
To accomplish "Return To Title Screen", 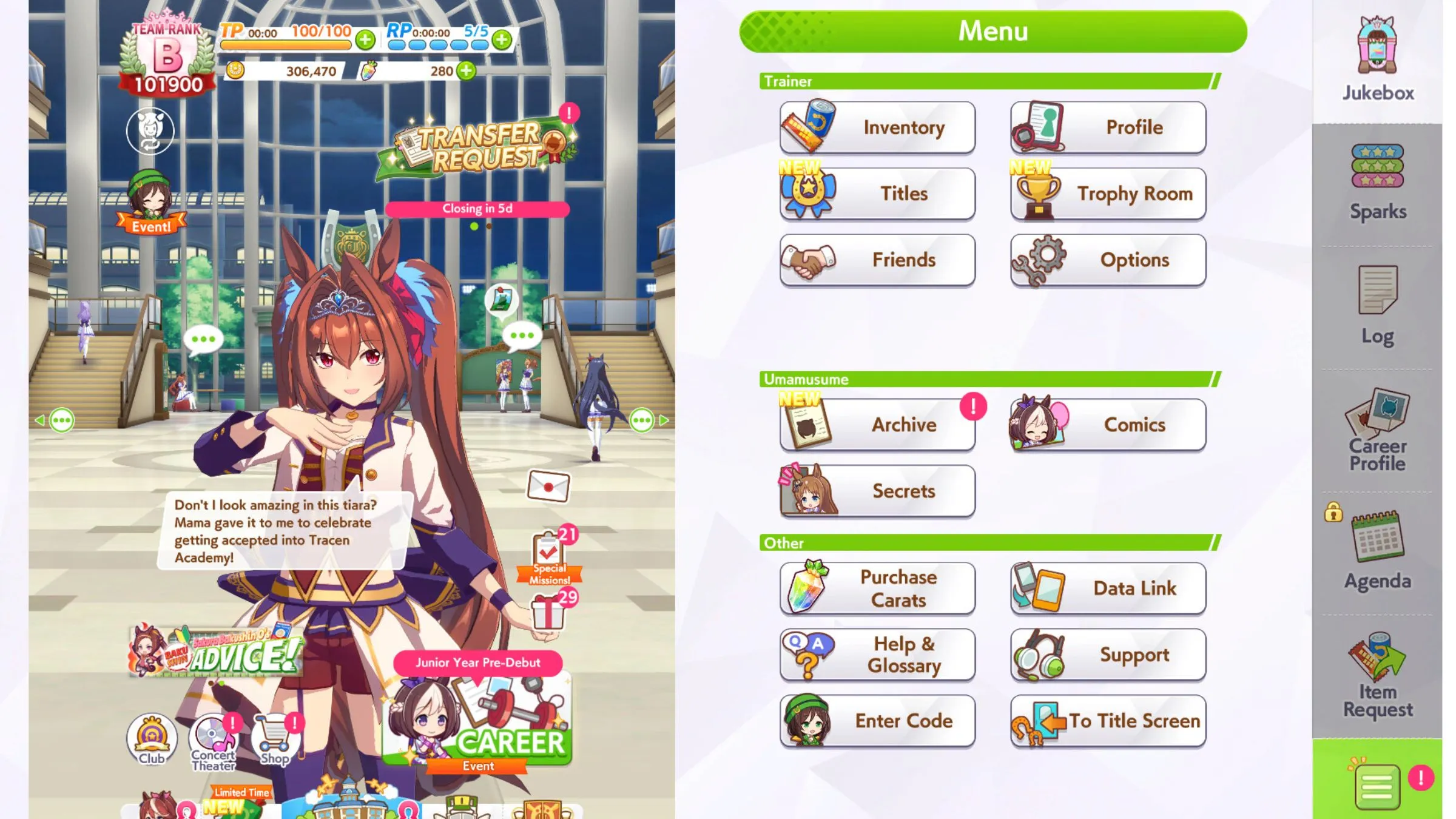I will click(x=1108, y=721).
